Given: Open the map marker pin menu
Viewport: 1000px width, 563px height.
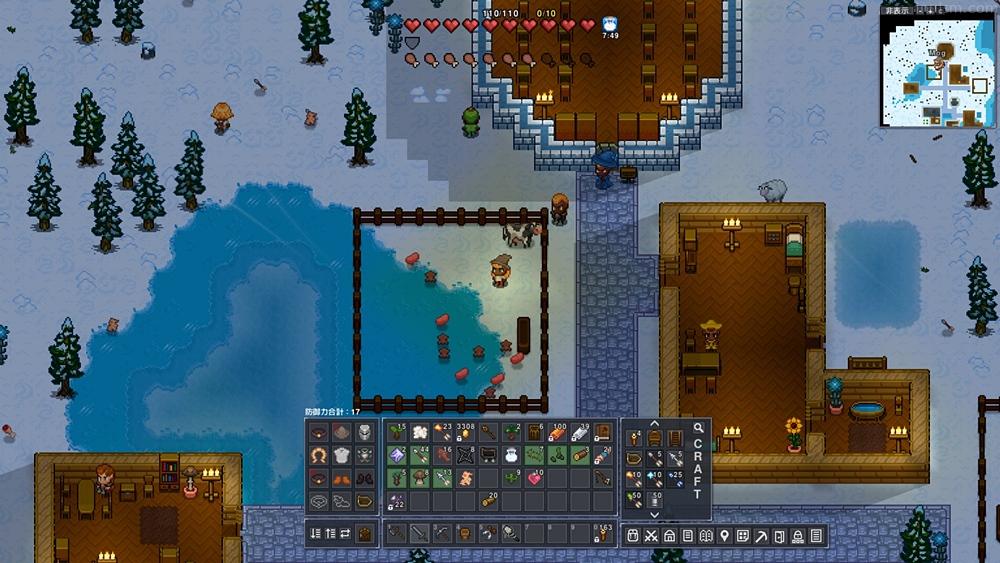Looking at the screenshot, I should [725, 536].
